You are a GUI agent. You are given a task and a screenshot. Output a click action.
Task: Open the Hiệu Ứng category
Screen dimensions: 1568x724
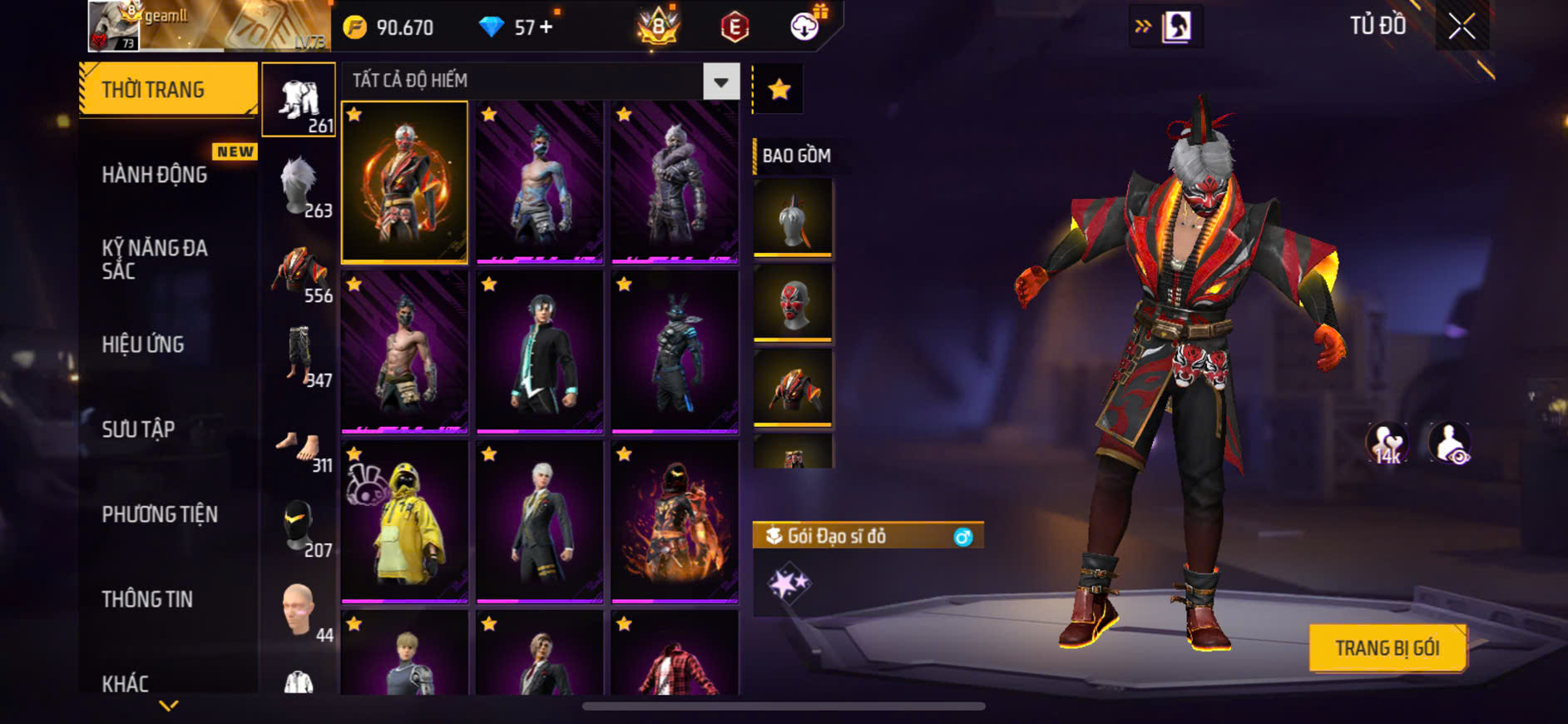[x=143, y=345]
